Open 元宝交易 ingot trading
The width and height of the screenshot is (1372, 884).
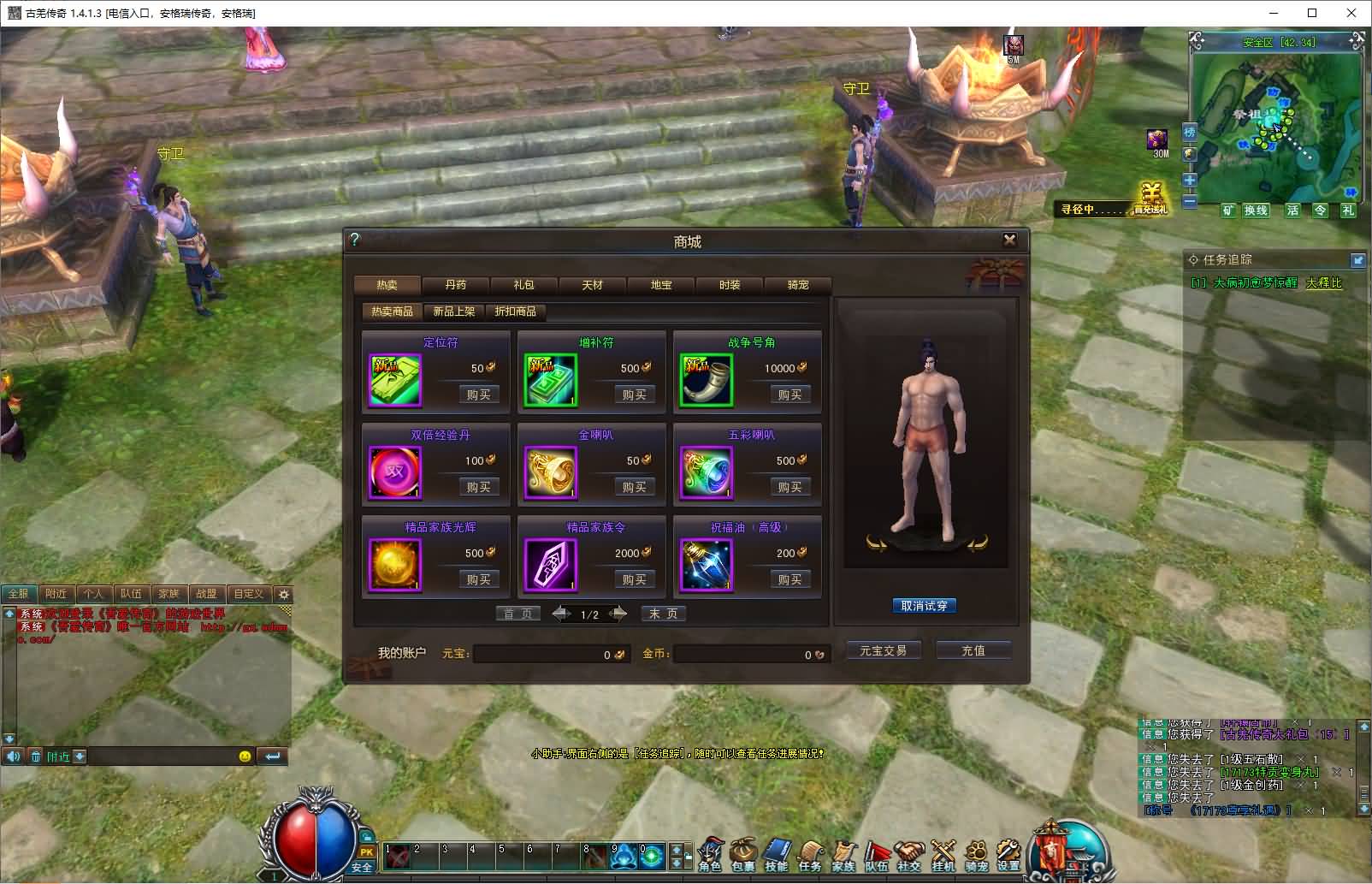coord(883,651)
